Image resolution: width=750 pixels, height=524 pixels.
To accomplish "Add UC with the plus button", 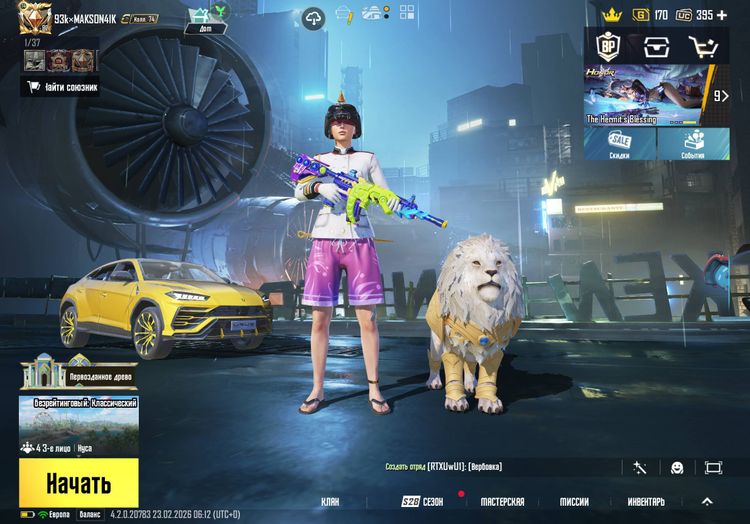I will tap(722, 15).
